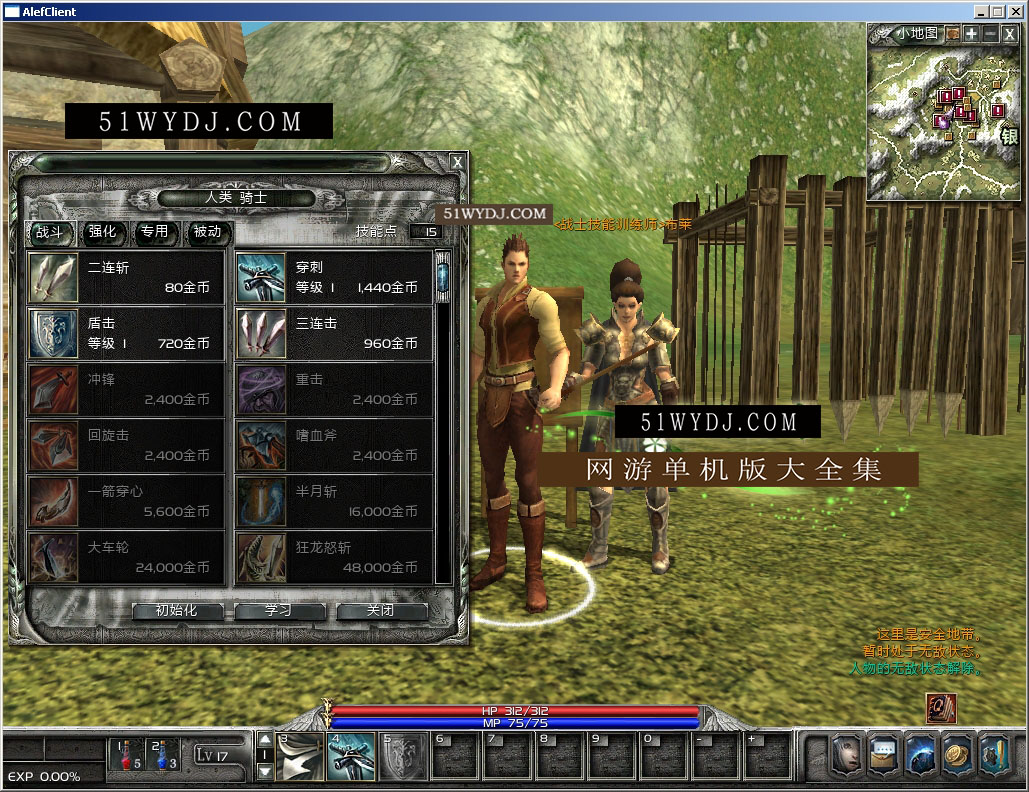The width and height of the screenshot is (1029, 792).
Task: Show the 被动 passive skills tab
Action: (207, 232)
